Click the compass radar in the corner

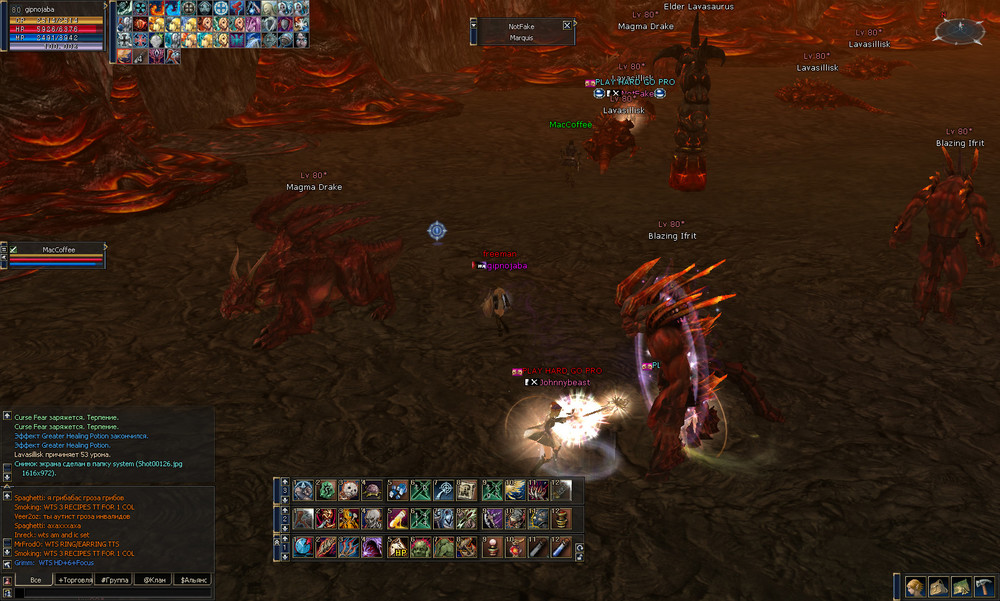point(958,32)
